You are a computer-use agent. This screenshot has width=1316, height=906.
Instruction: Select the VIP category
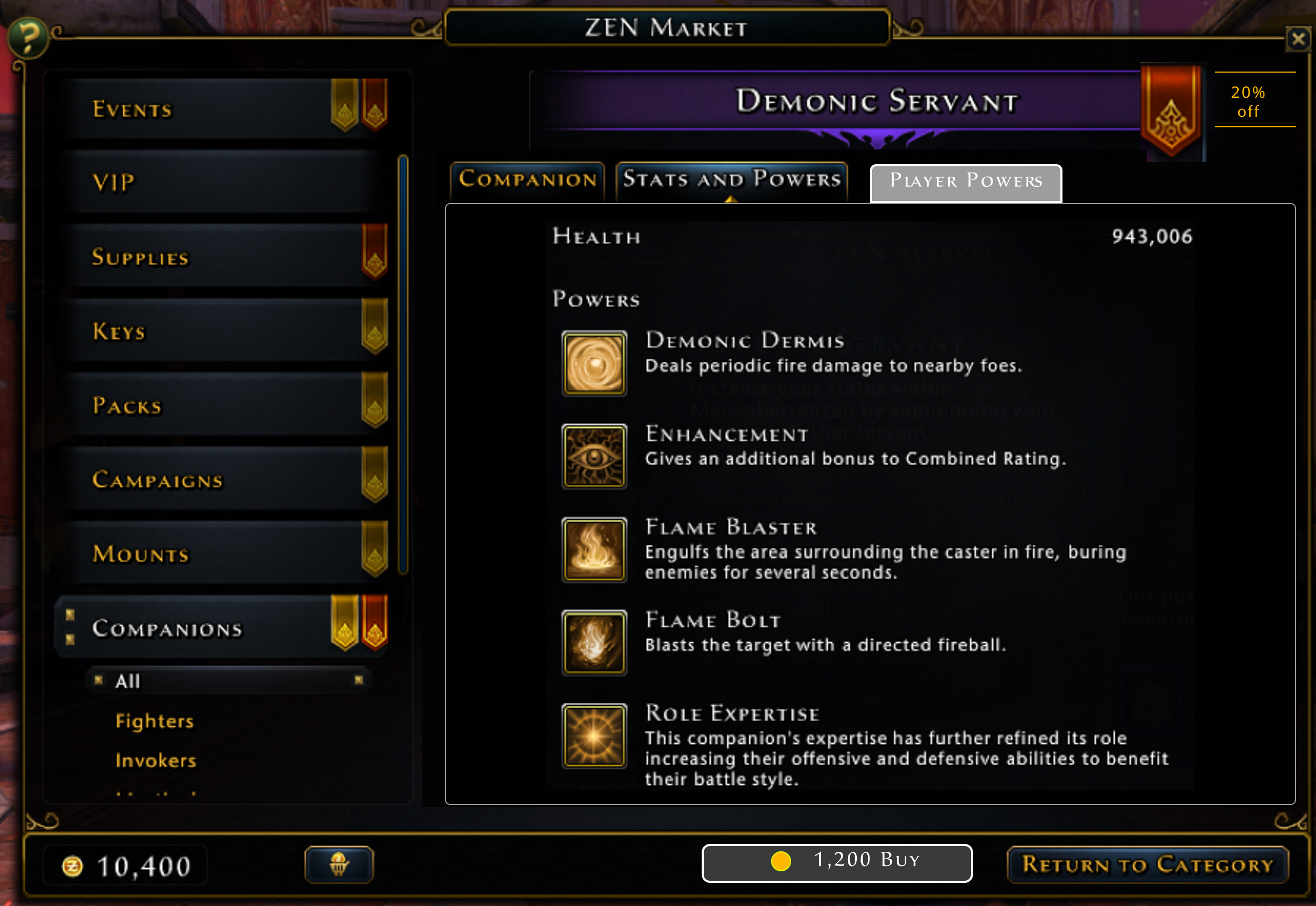coord(221,182)
